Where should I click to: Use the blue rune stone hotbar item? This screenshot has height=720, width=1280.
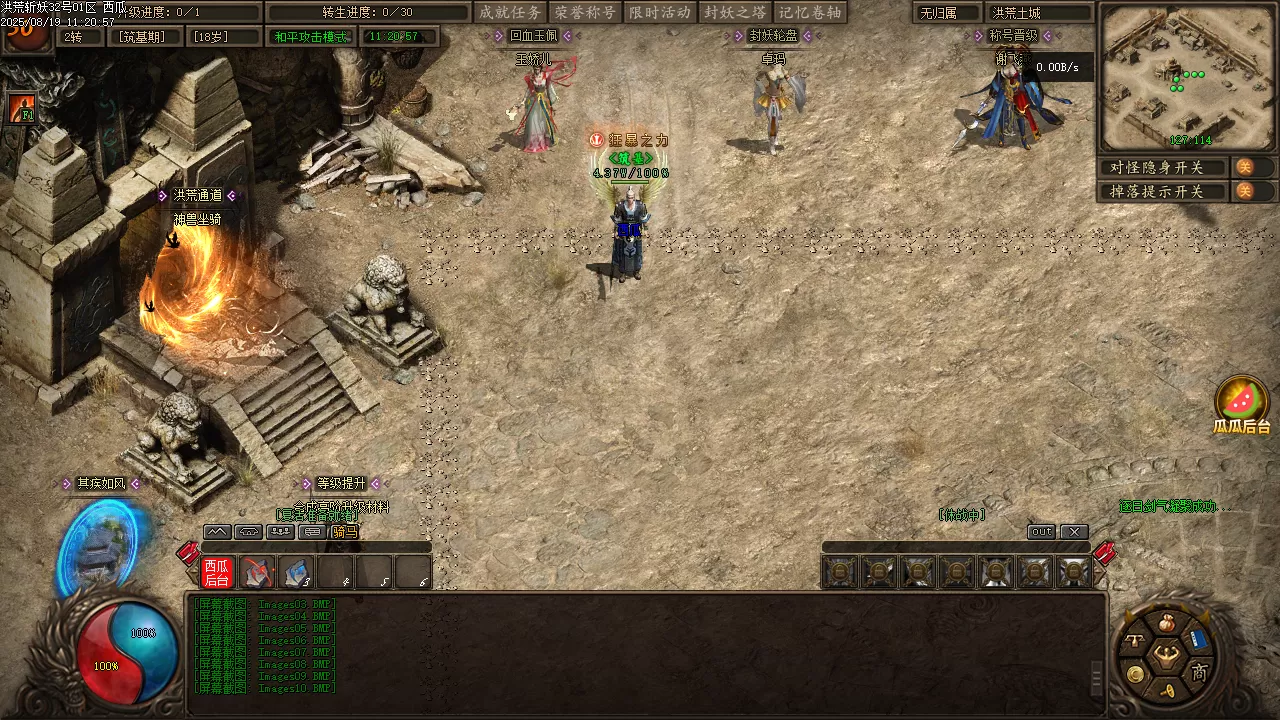[x=297, y=572]
